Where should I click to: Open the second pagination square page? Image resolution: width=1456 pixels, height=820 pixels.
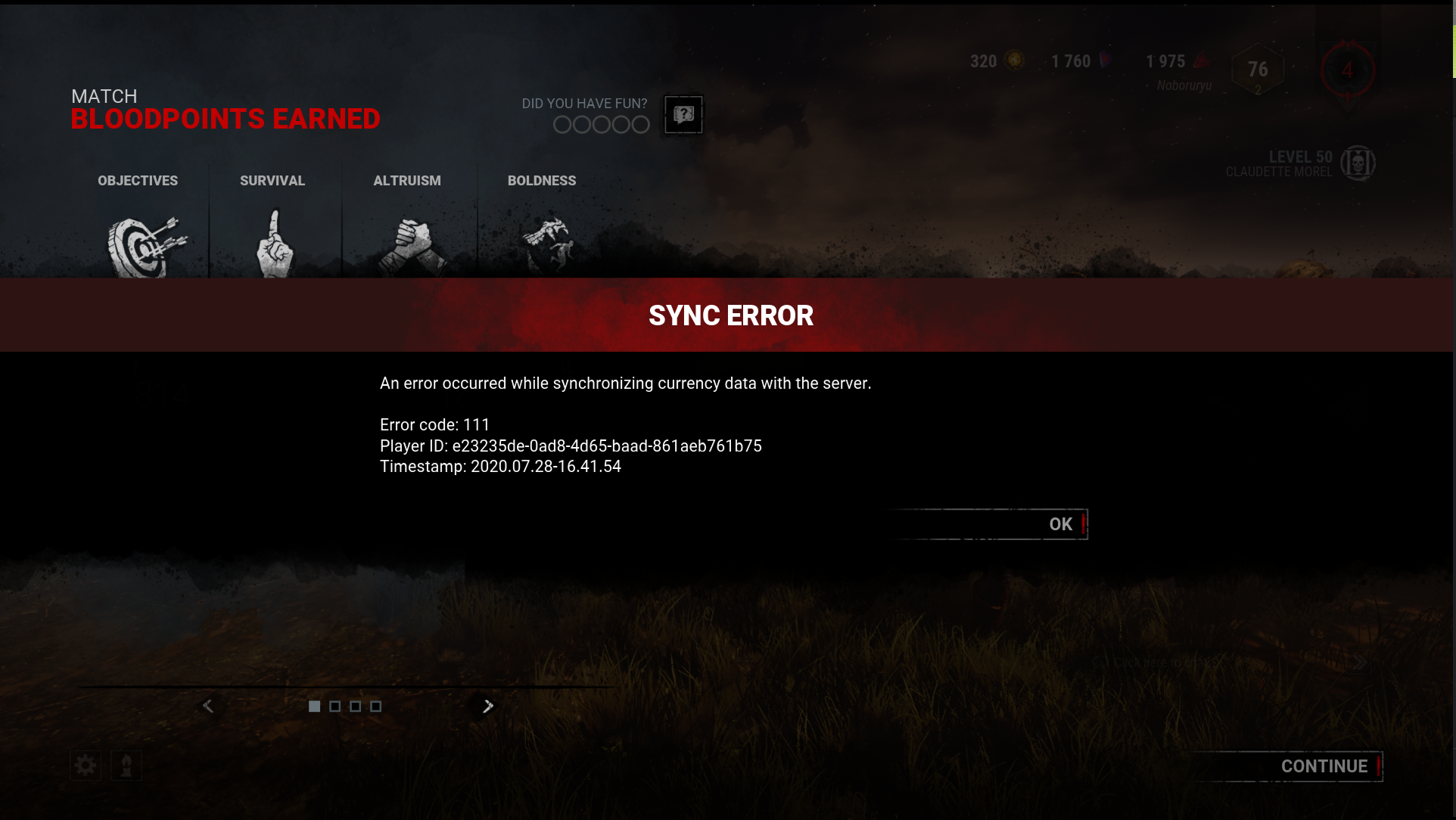tap(334, 706)
